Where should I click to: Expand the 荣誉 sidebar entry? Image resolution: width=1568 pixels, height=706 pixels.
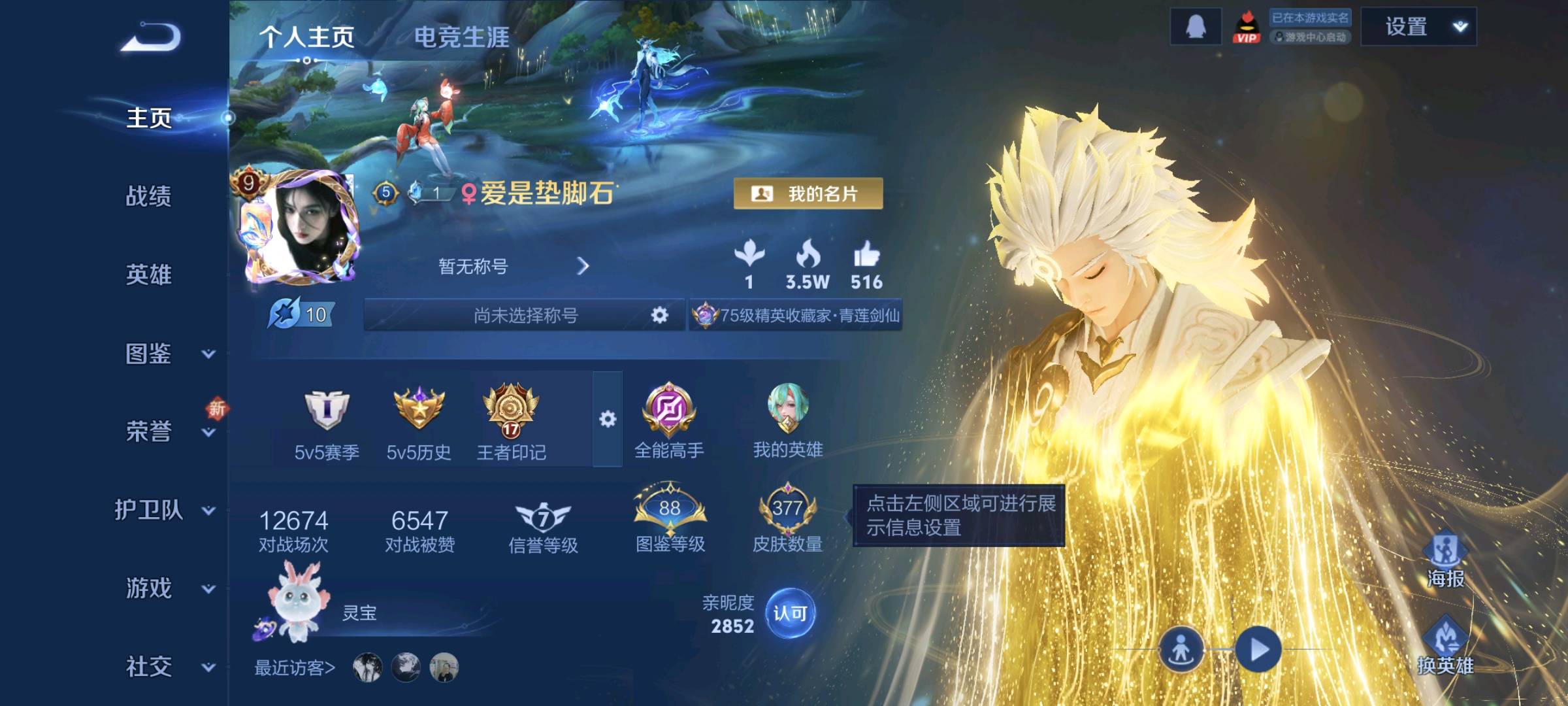click(x=166, y=431)
